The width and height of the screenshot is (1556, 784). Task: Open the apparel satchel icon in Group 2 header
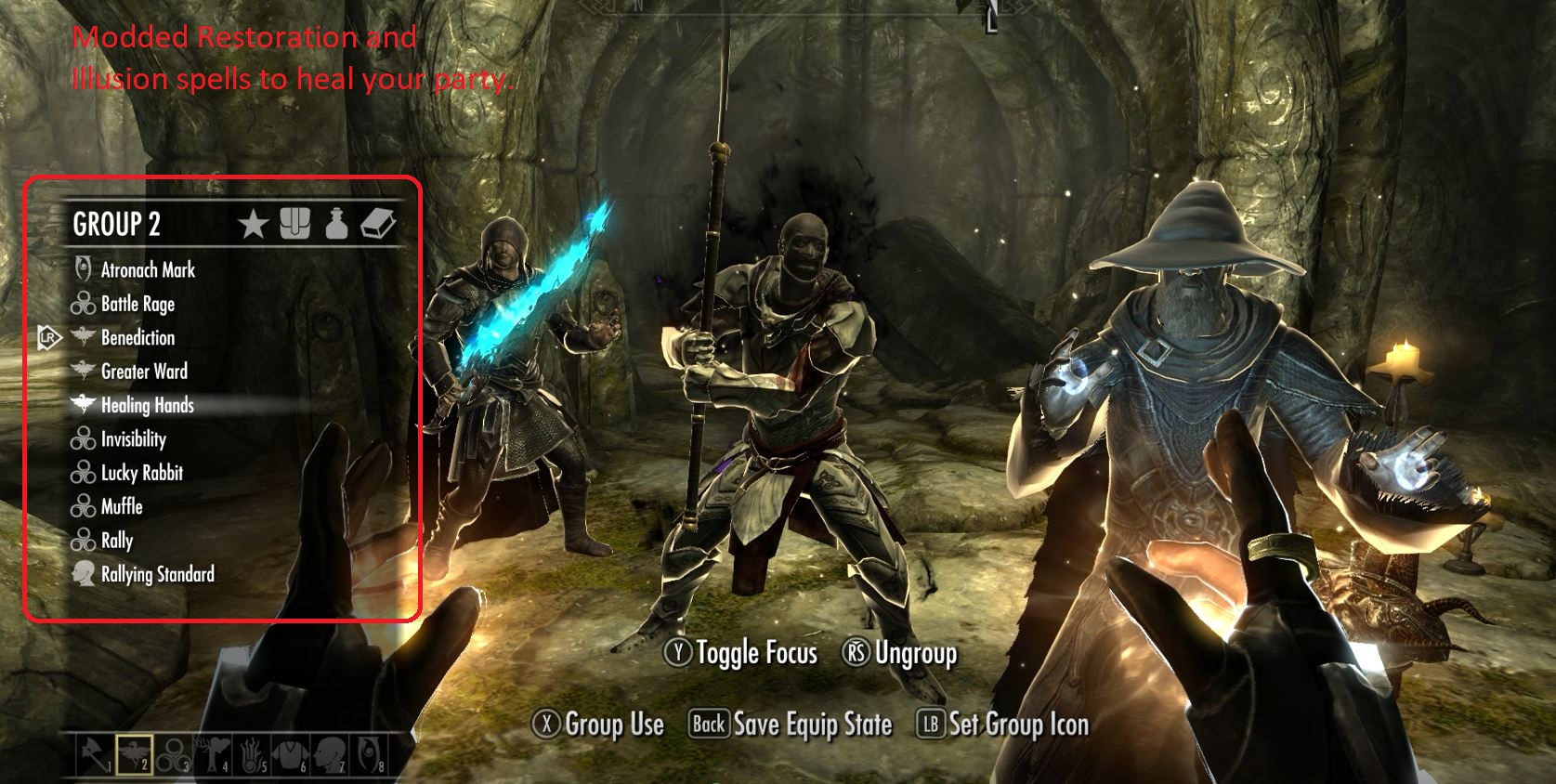(297, 223)
